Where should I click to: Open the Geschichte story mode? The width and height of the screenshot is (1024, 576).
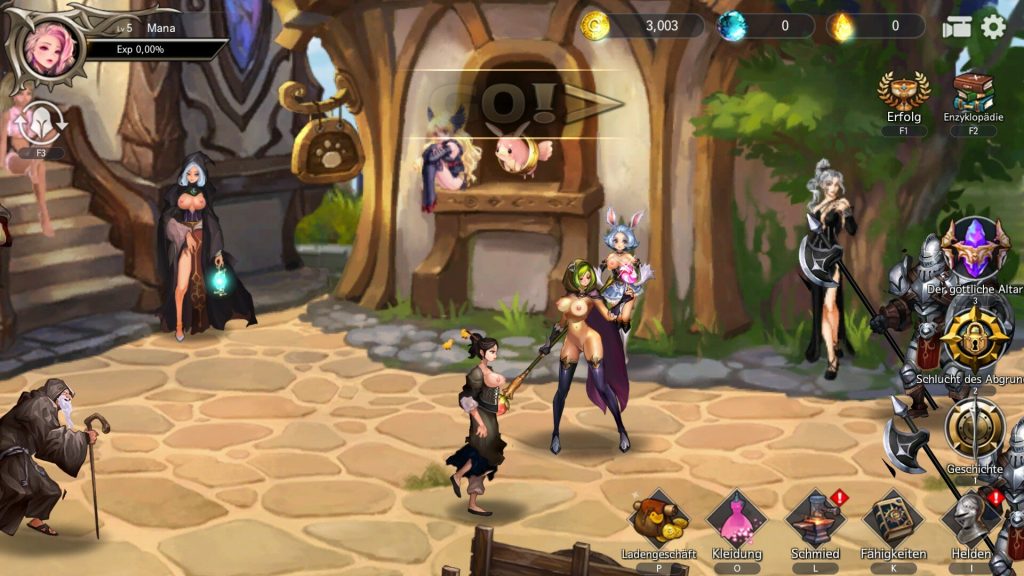point(974,430)
